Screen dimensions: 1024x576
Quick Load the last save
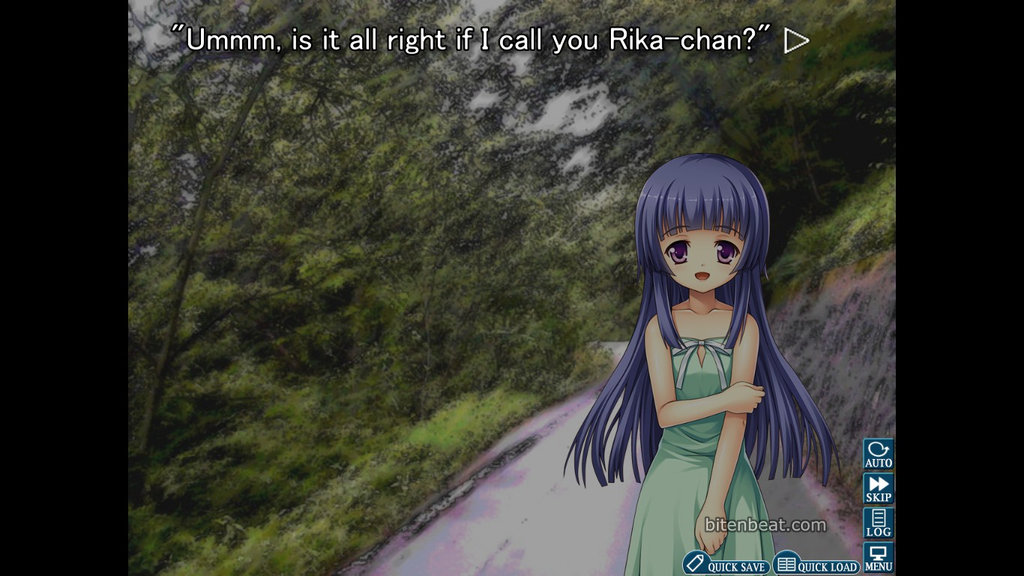pos(817,565)
